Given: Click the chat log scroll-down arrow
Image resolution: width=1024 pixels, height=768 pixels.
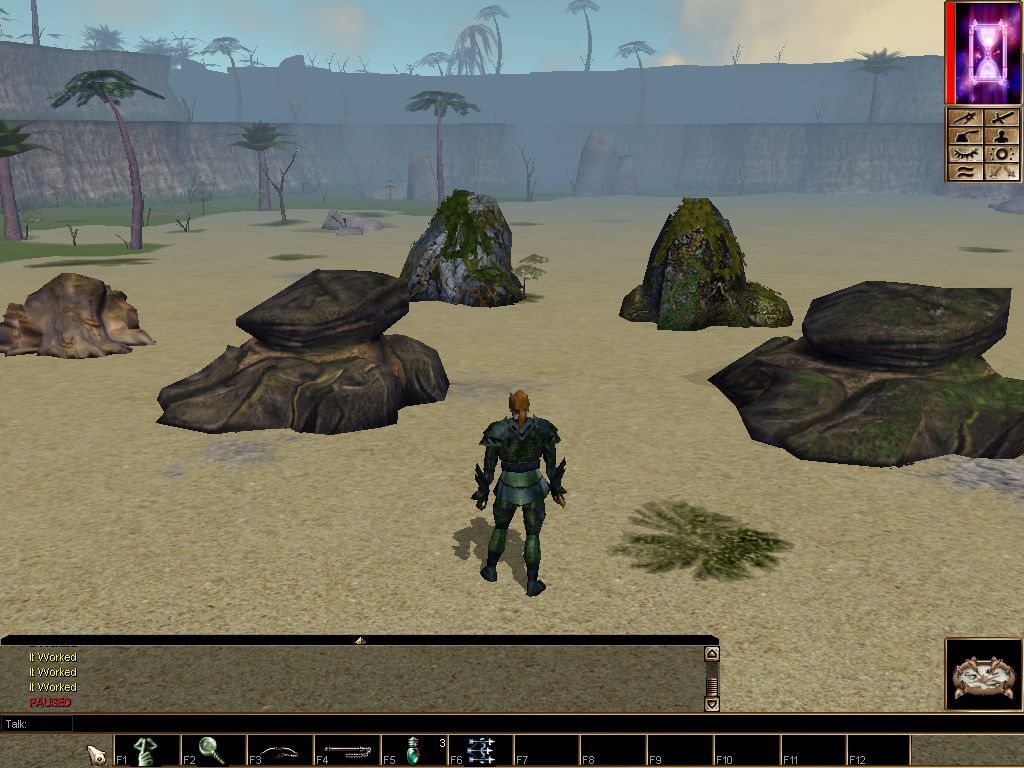Looking at the screenshot, I should pyautogui.click(x=711, y=704).
